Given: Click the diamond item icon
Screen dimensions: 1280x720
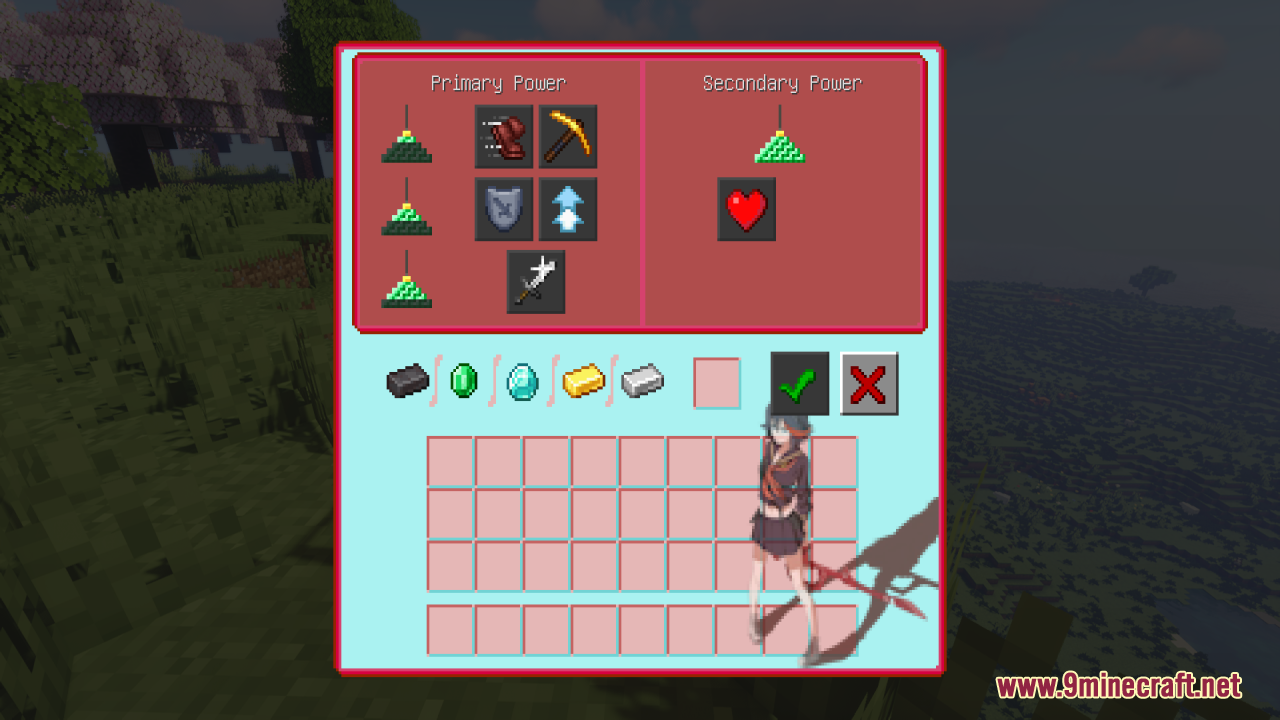Looking at the screenshot, I should click(522, 383).
